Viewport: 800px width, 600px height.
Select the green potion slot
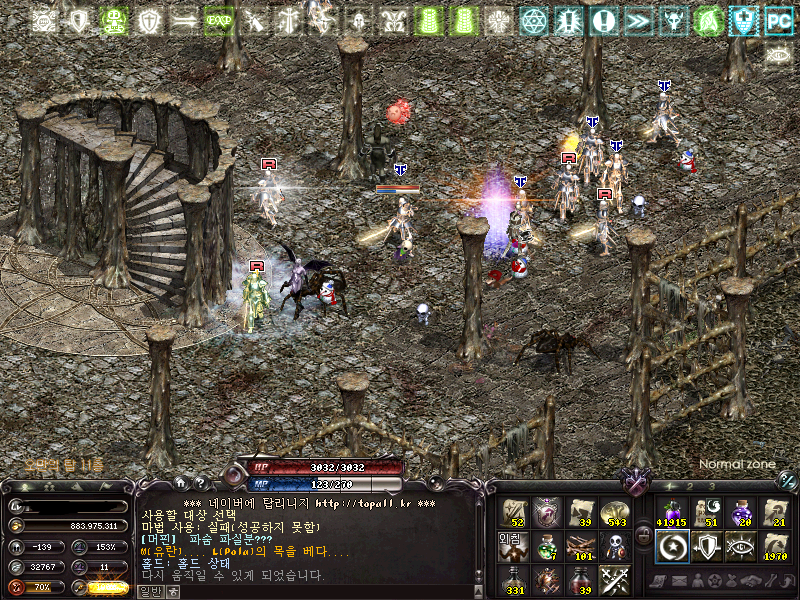tap(547, 546)
